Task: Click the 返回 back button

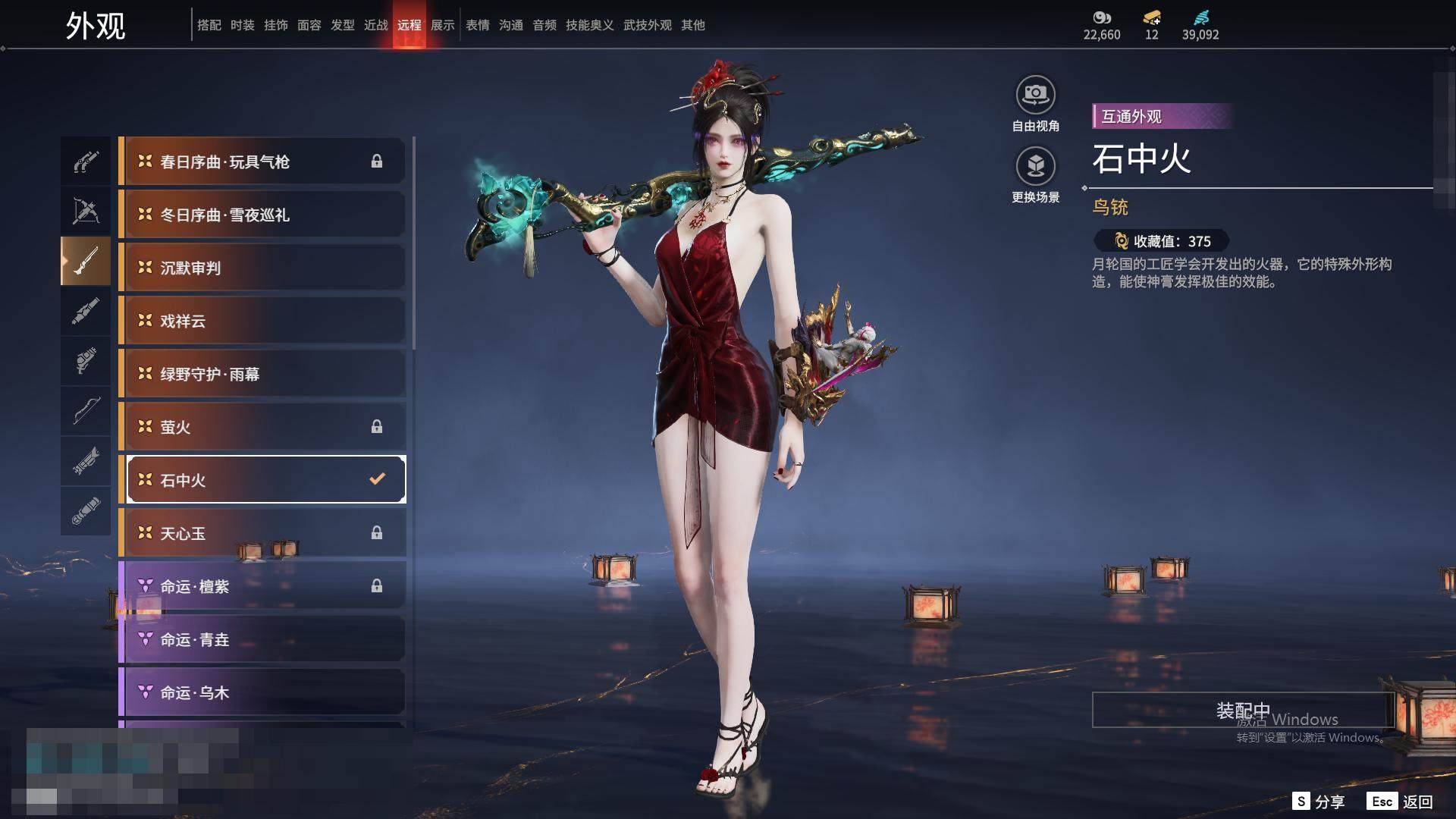Action: [1401, 802]
